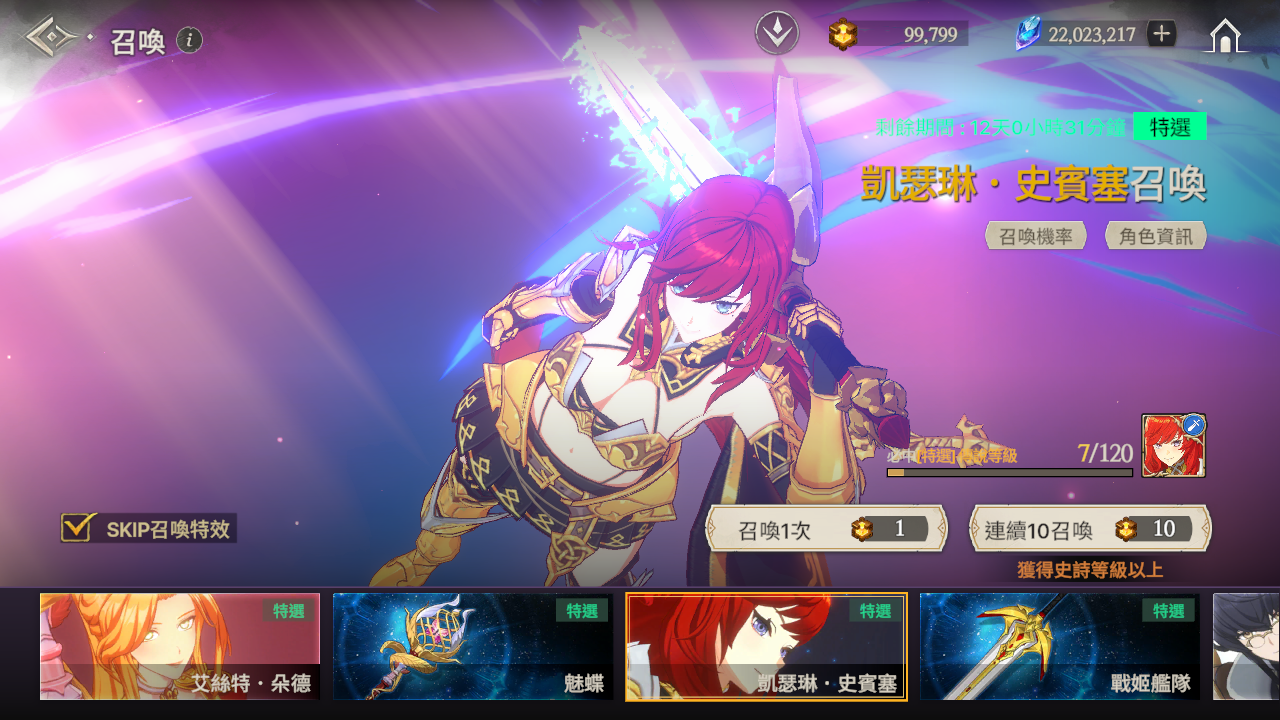Viewport: 1280px width, 720px height.
Task: Return to the home screen
Action: pos(1225,36)
